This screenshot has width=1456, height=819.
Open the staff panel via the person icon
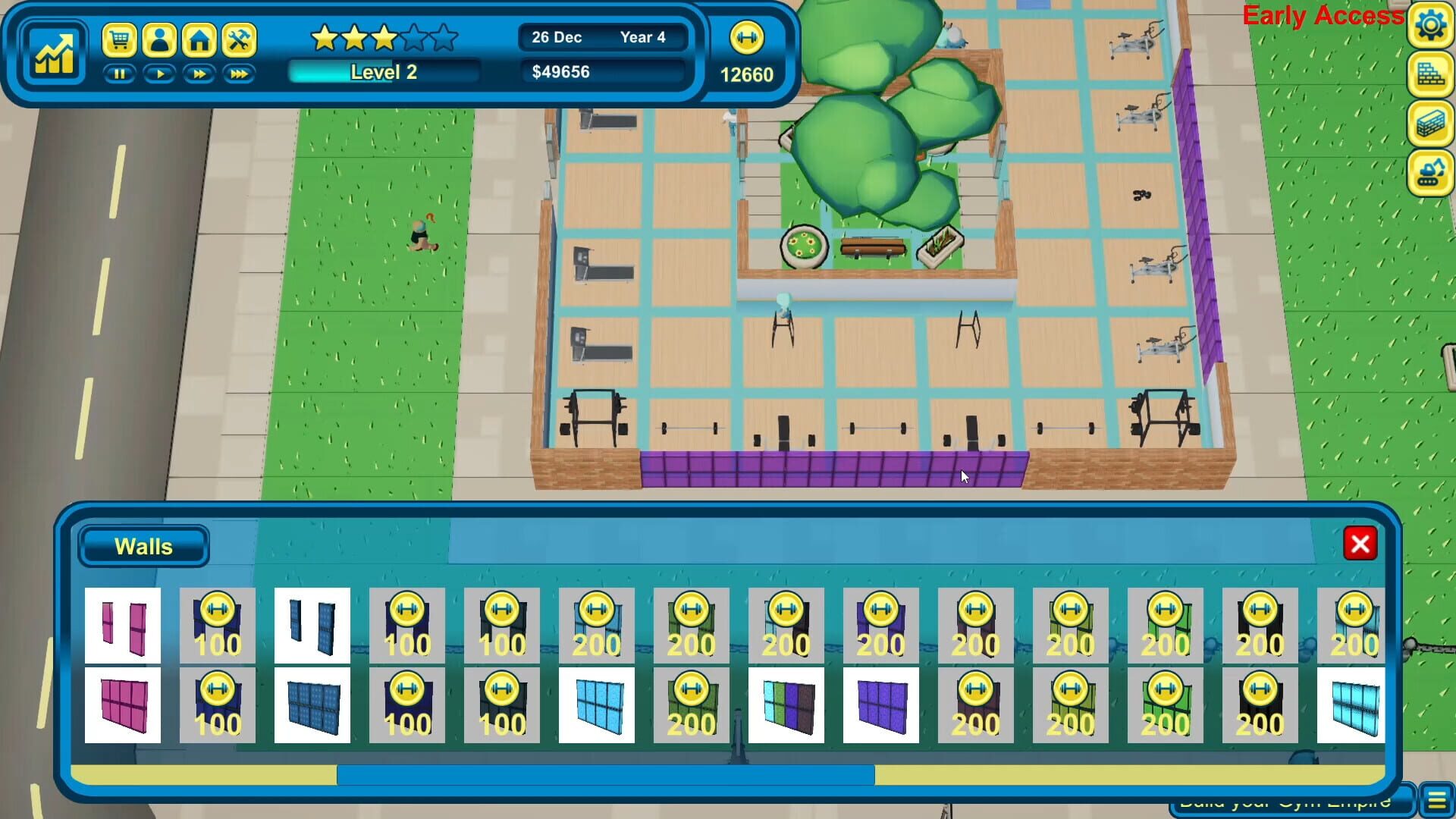pos(159,41)
